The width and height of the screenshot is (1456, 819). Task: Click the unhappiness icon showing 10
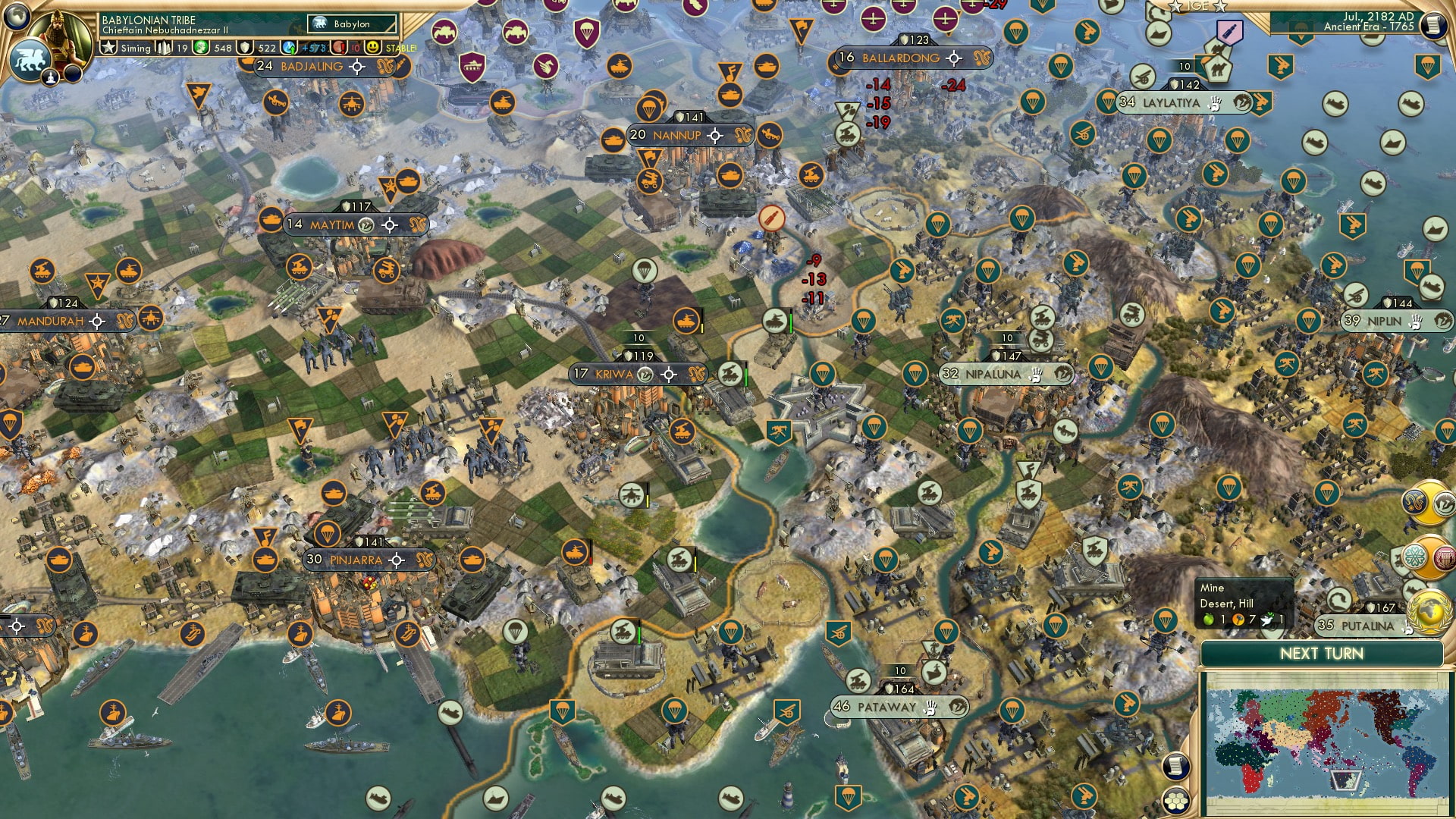pos(340,47)
